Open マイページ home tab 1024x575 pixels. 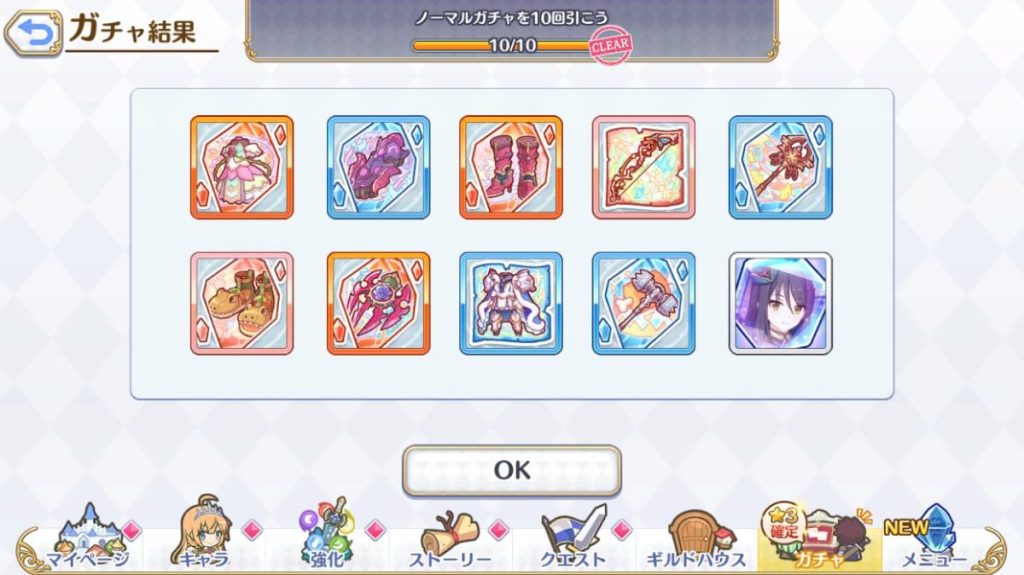pos(84,538)
